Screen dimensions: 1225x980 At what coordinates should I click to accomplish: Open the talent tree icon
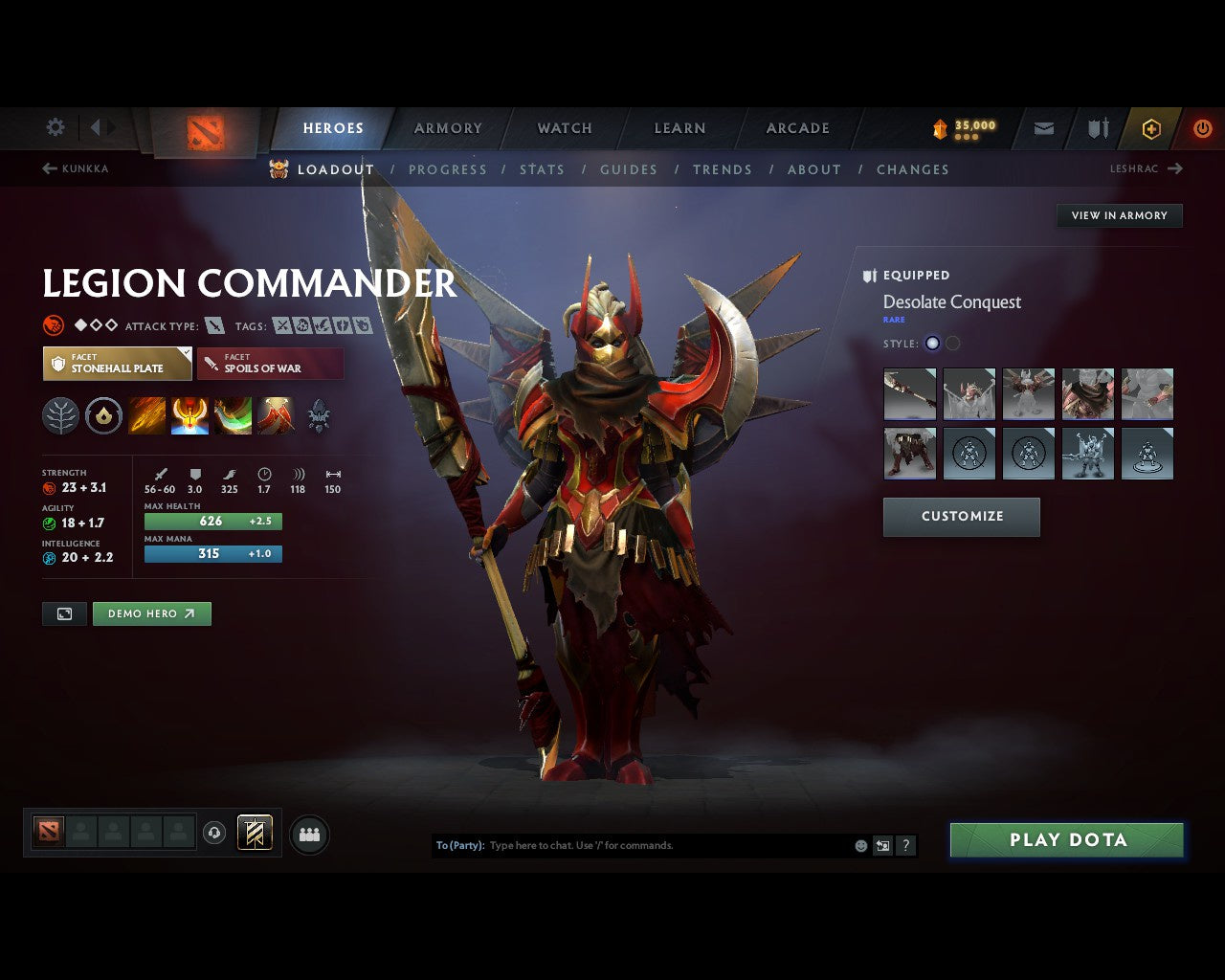[x=60, y=415]
